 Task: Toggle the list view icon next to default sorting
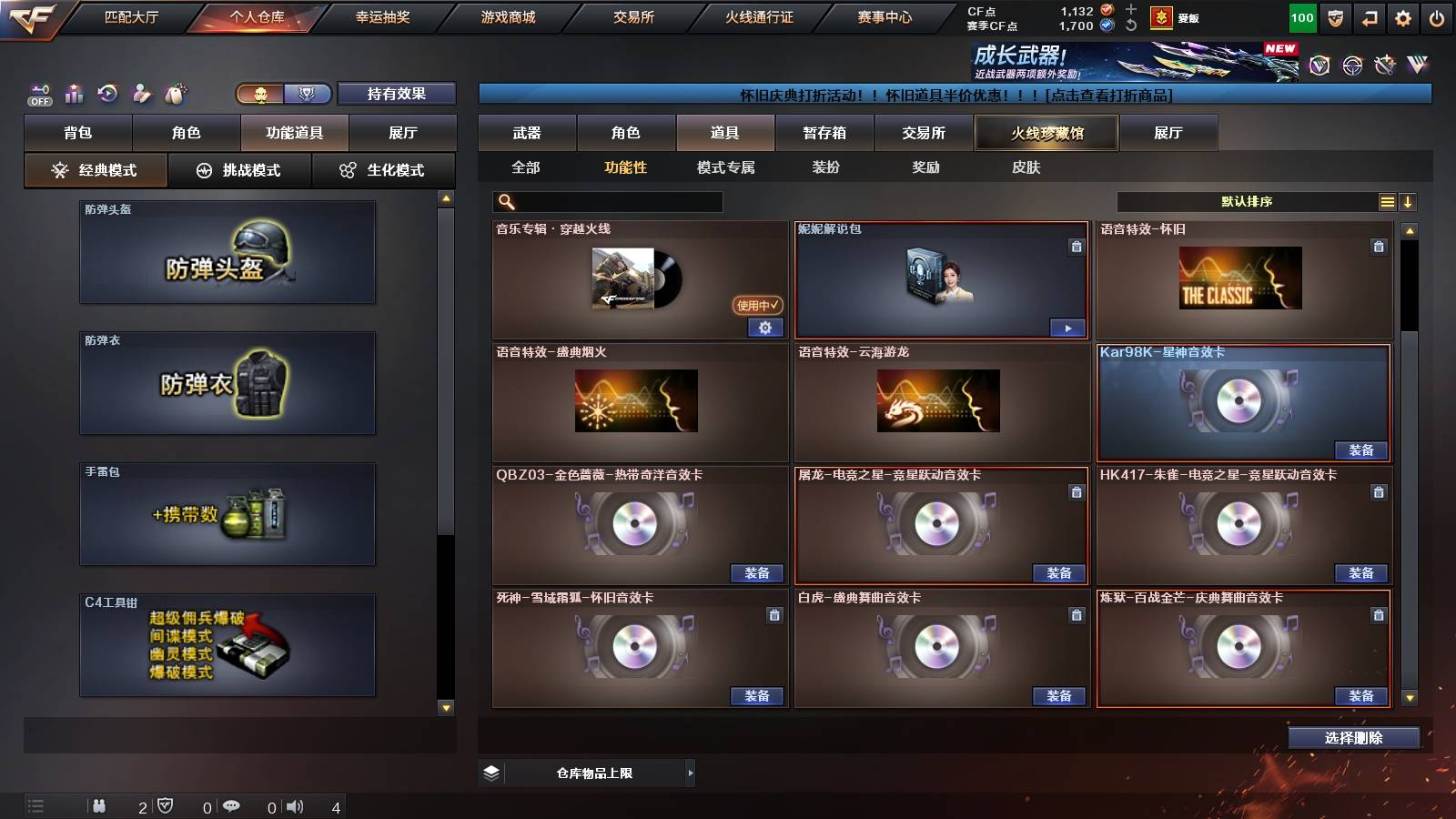coord(1387,201)
